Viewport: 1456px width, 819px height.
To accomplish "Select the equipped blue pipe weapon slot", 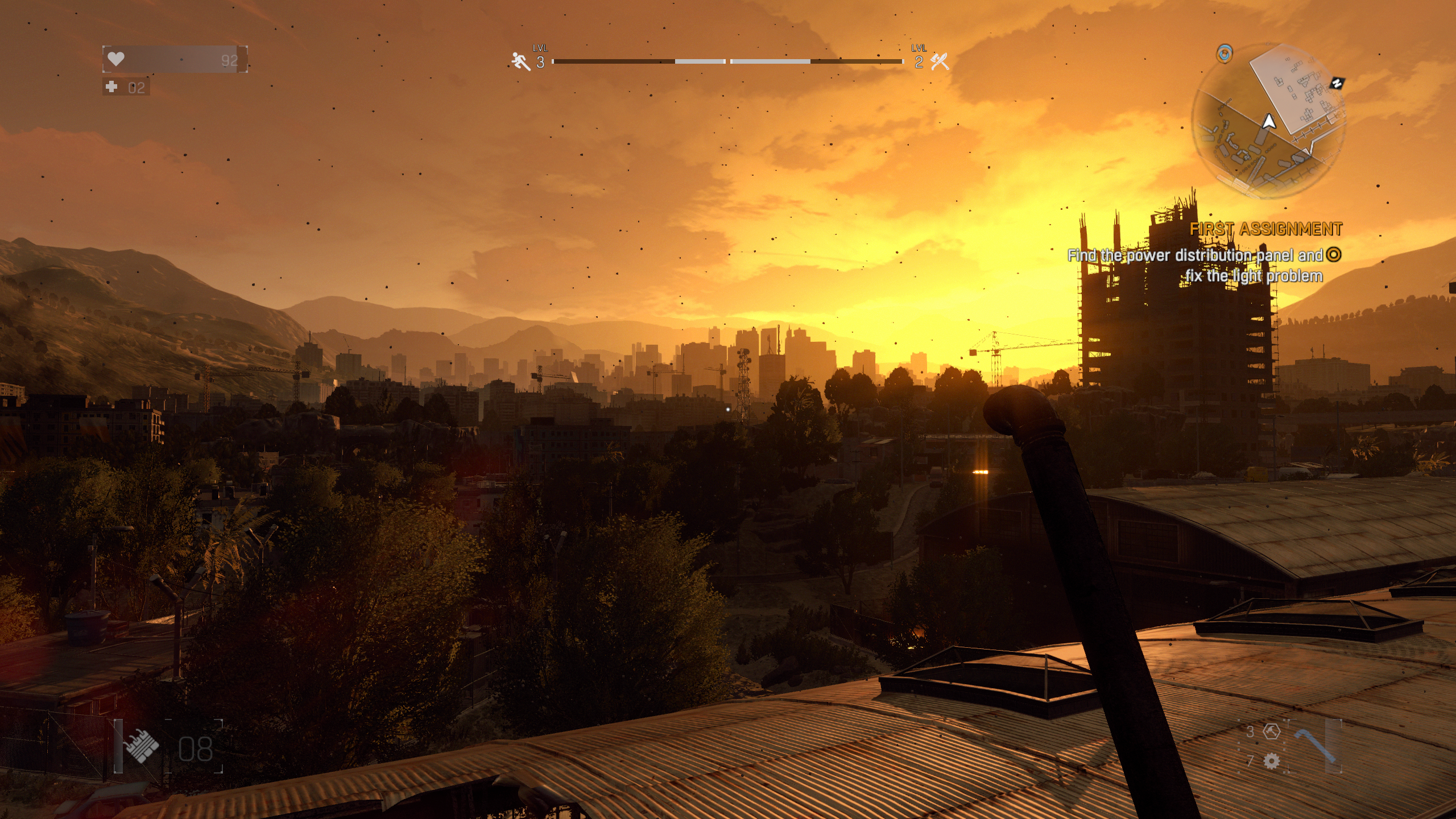I will coord(1315,746).
